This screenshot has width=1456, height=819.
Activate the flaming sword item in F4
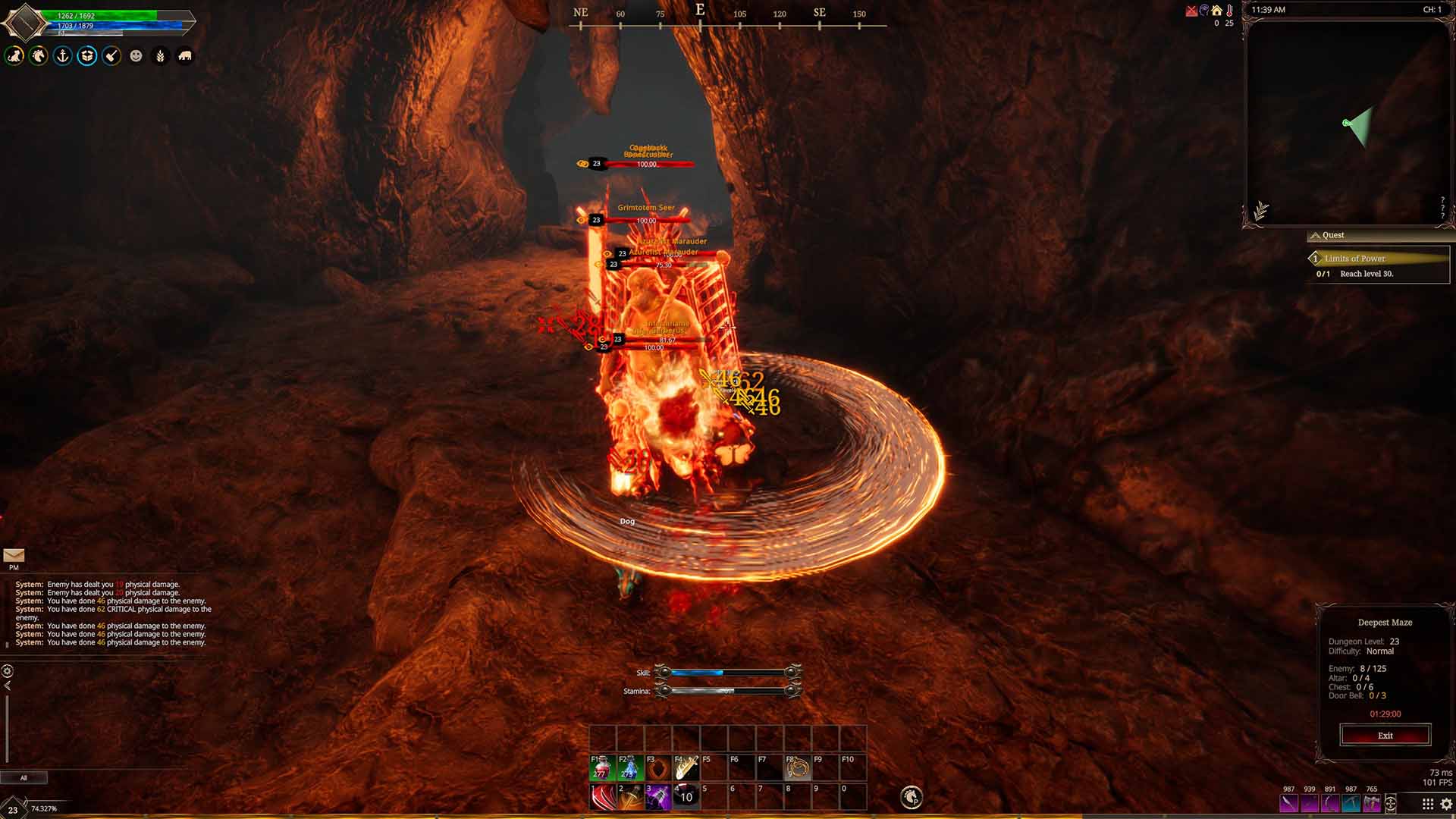(x=686, y=767)
